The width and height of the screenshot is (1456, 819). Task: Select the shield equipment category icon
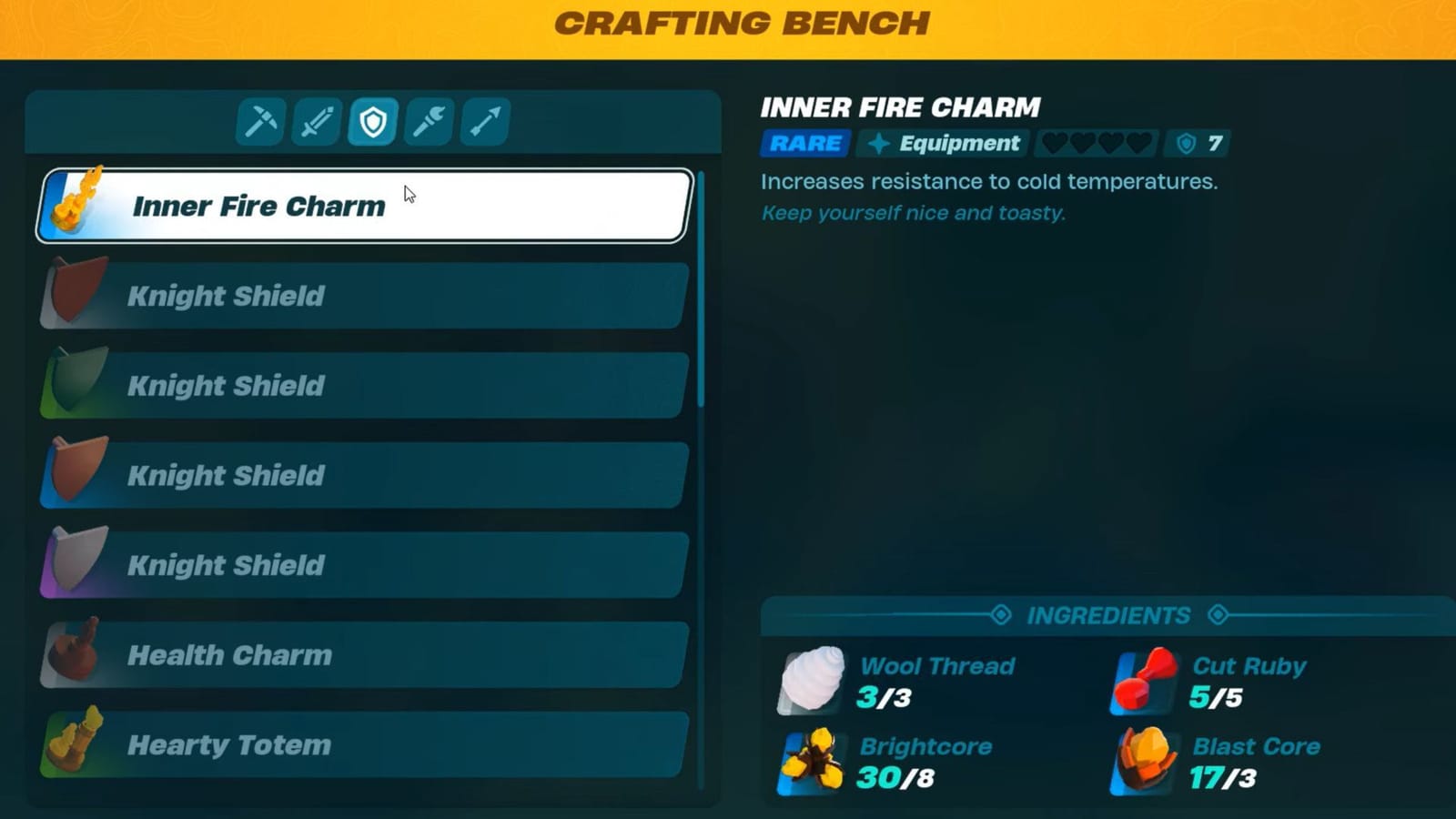coord(373,119)
